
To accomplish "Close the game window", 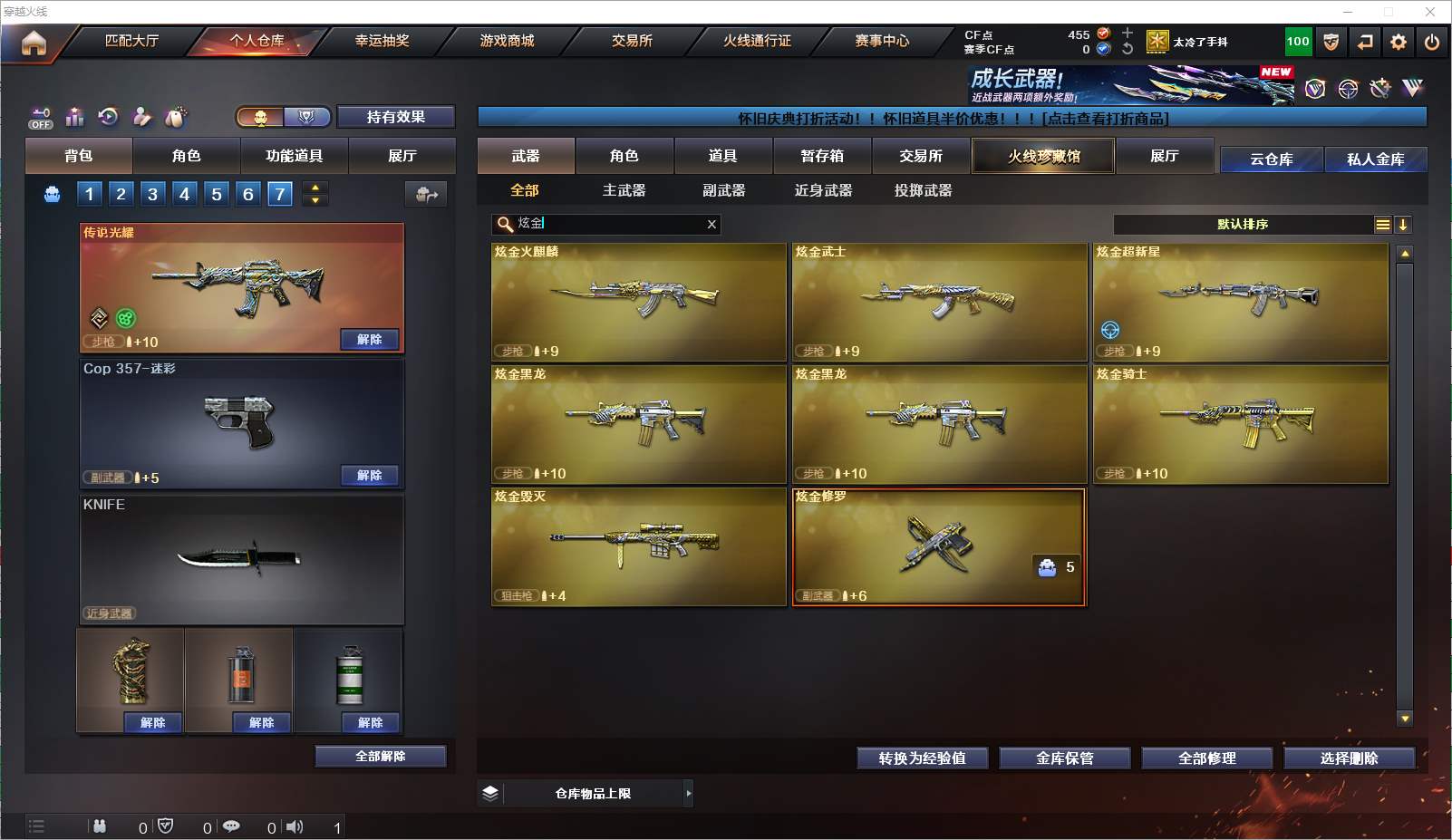I will (1430, 12).
